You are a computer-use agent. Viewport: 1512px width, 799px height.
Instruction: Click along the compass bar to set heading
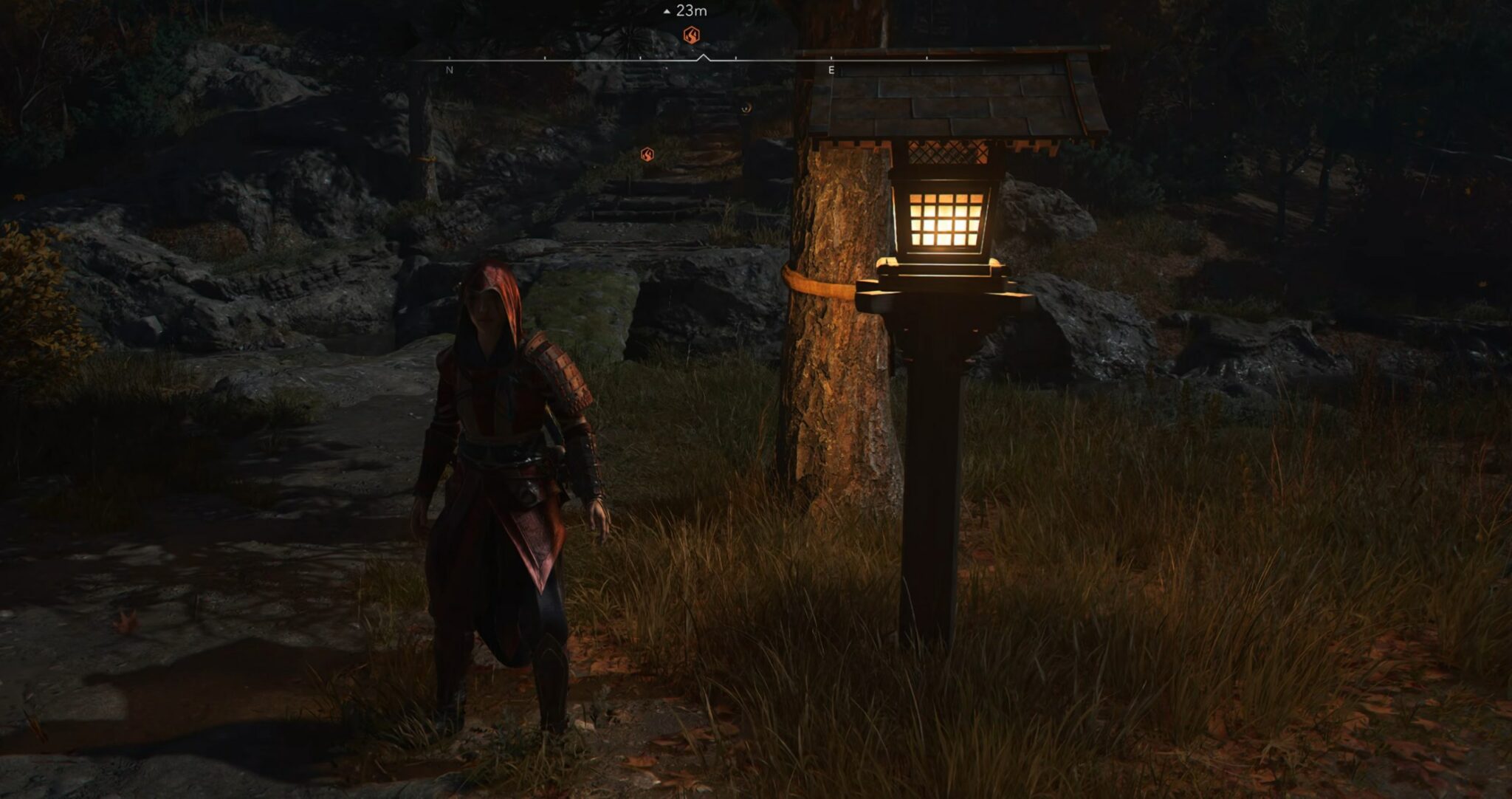(x=775, y=59)
